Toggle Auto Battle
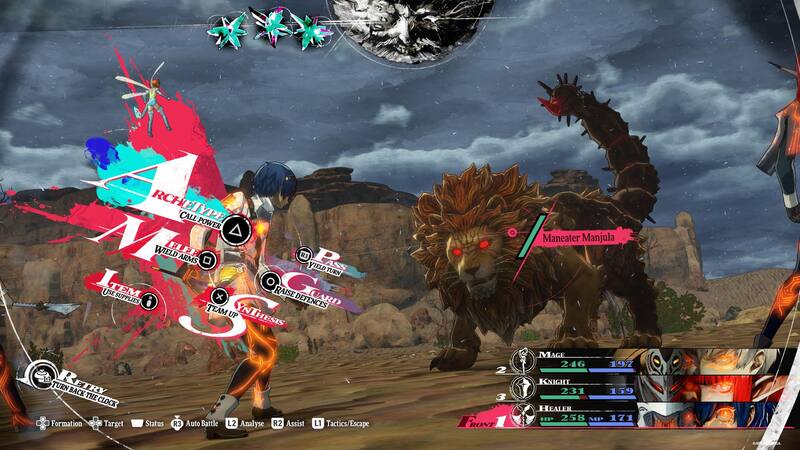This screenshot has height=450, width=800. (200, 423)
